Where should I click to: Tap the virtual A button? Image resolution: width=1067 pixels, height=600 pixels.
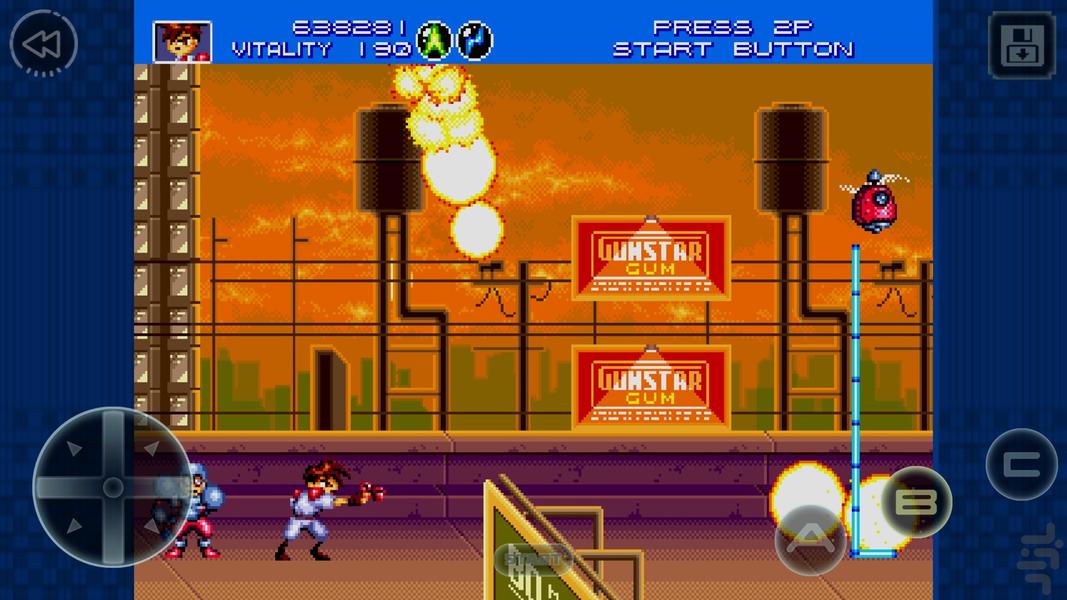pyautogui.click(x=810, y=539)
